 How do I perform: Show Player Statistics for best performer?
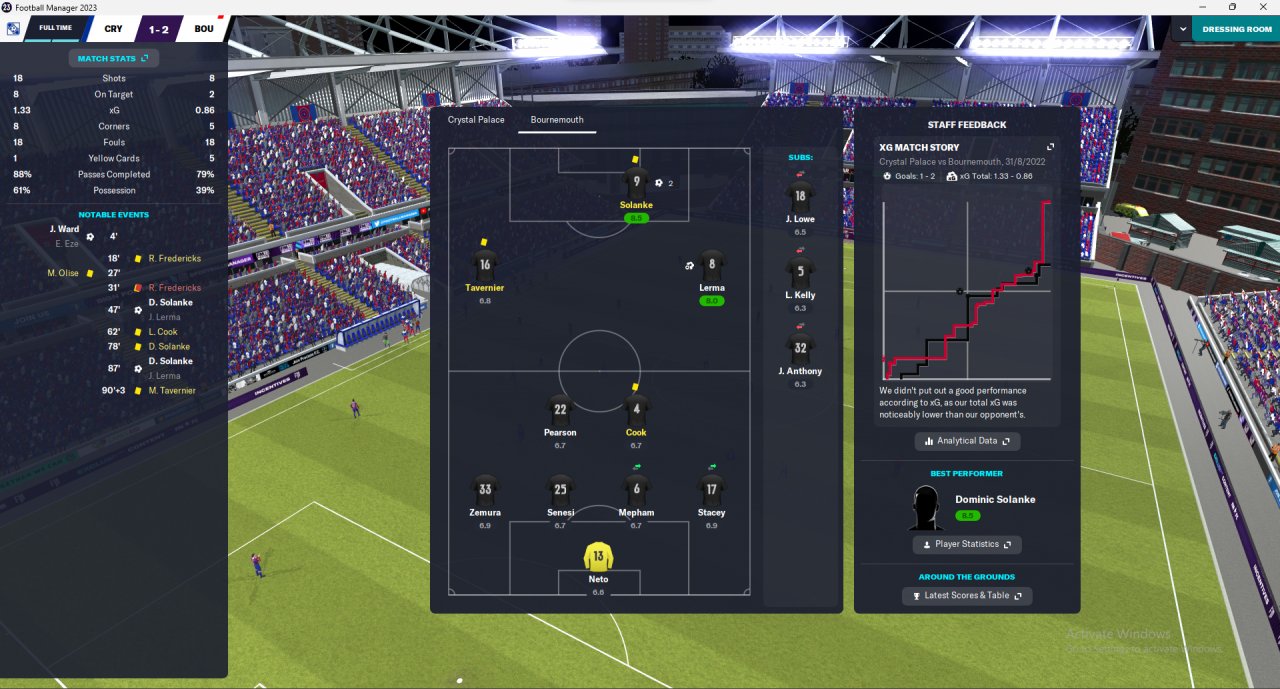(967, 545)
